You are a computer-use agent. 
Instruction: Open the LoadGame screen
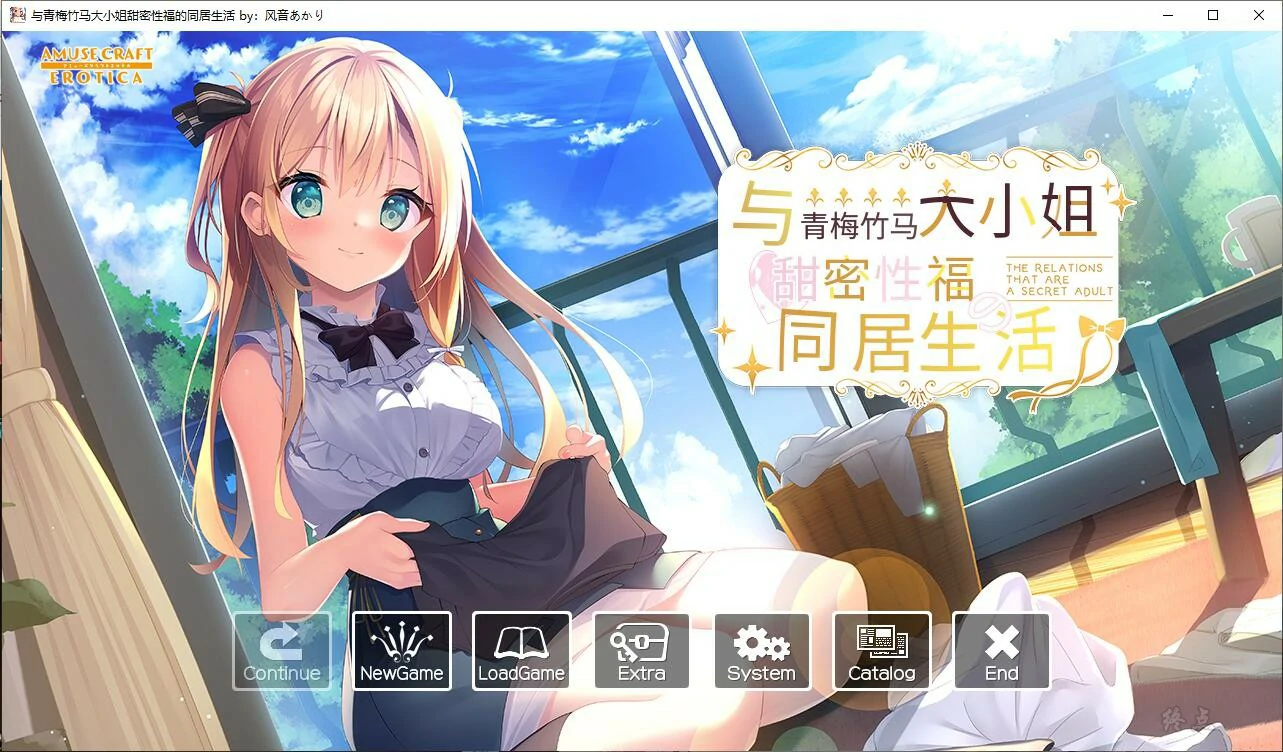[521, 651]
